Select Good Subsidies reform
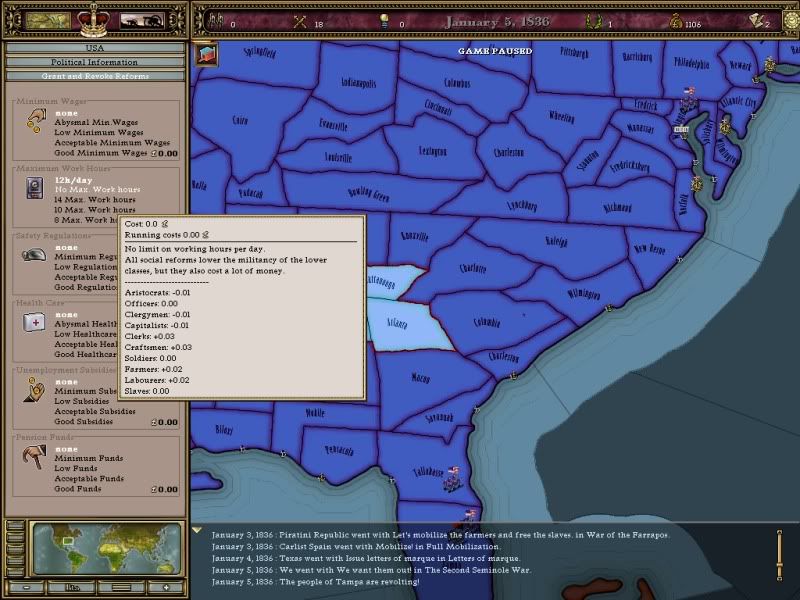 coord(84,421)
